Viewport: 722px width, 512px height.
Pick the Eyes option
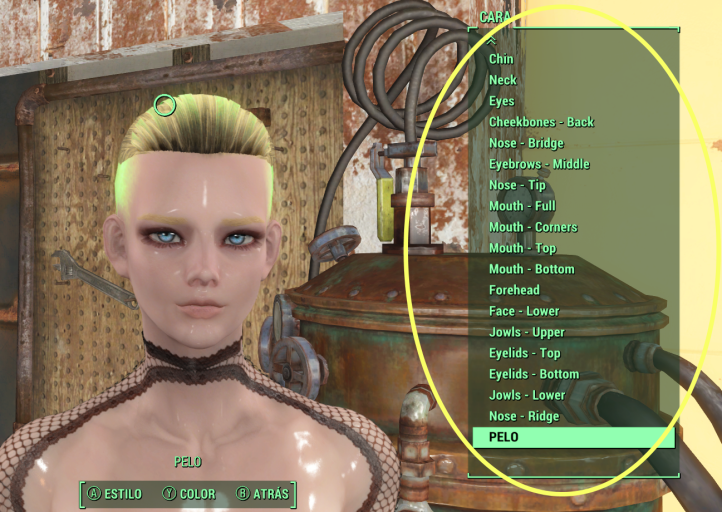click(502, 101)
